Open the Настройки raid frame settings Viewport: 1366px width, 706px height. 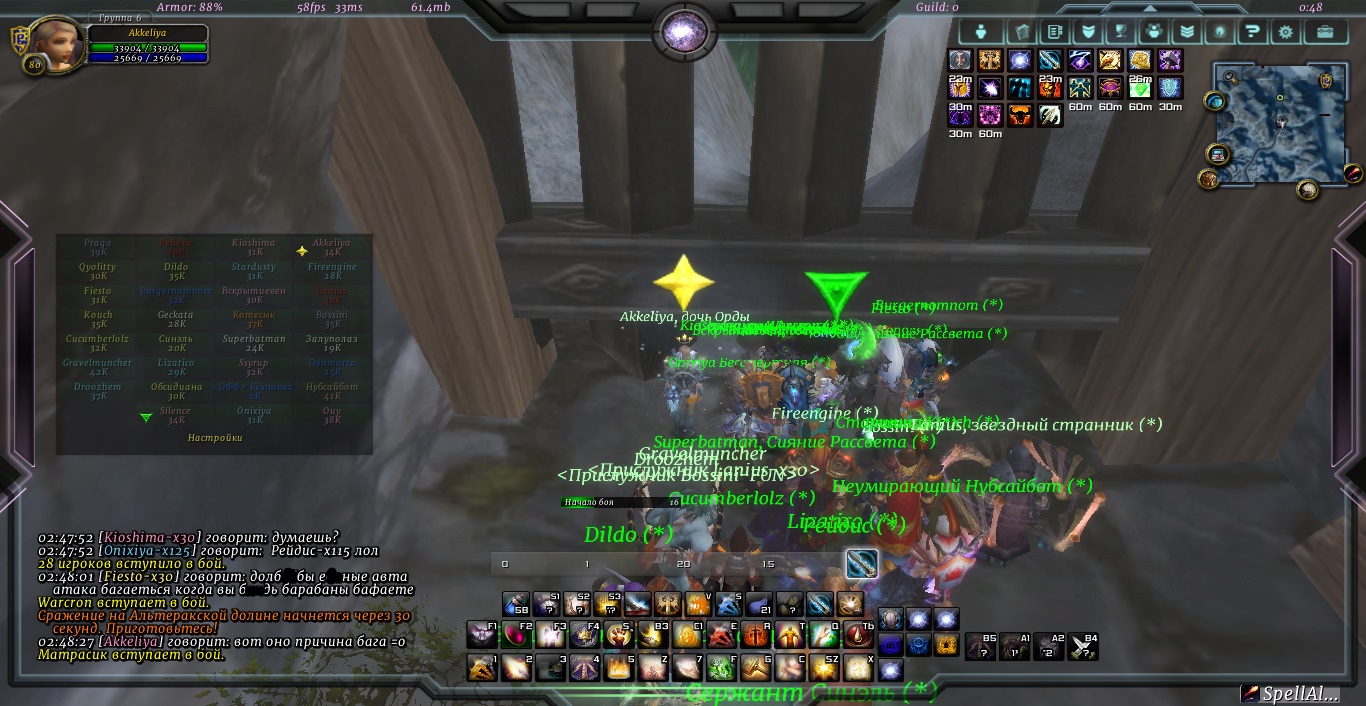point(215,437)
